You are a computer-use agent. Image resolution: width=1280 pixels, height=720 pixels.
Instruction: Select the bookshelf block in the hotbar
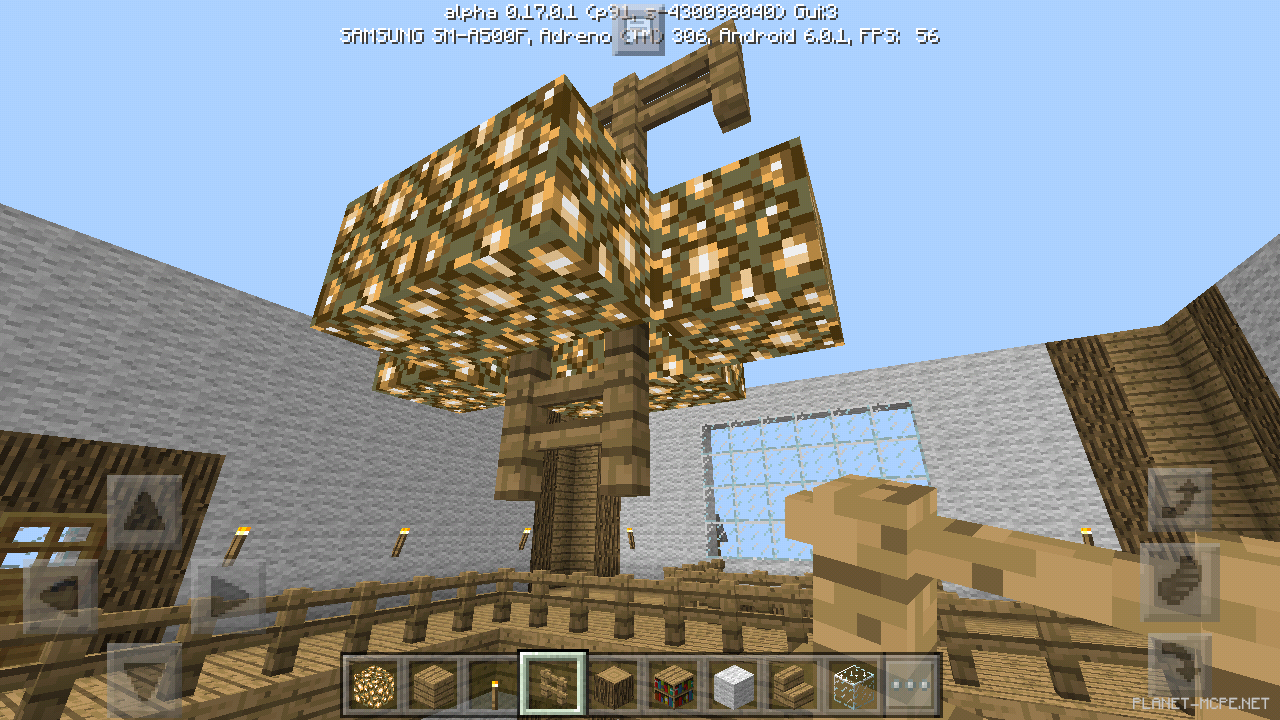674,684
